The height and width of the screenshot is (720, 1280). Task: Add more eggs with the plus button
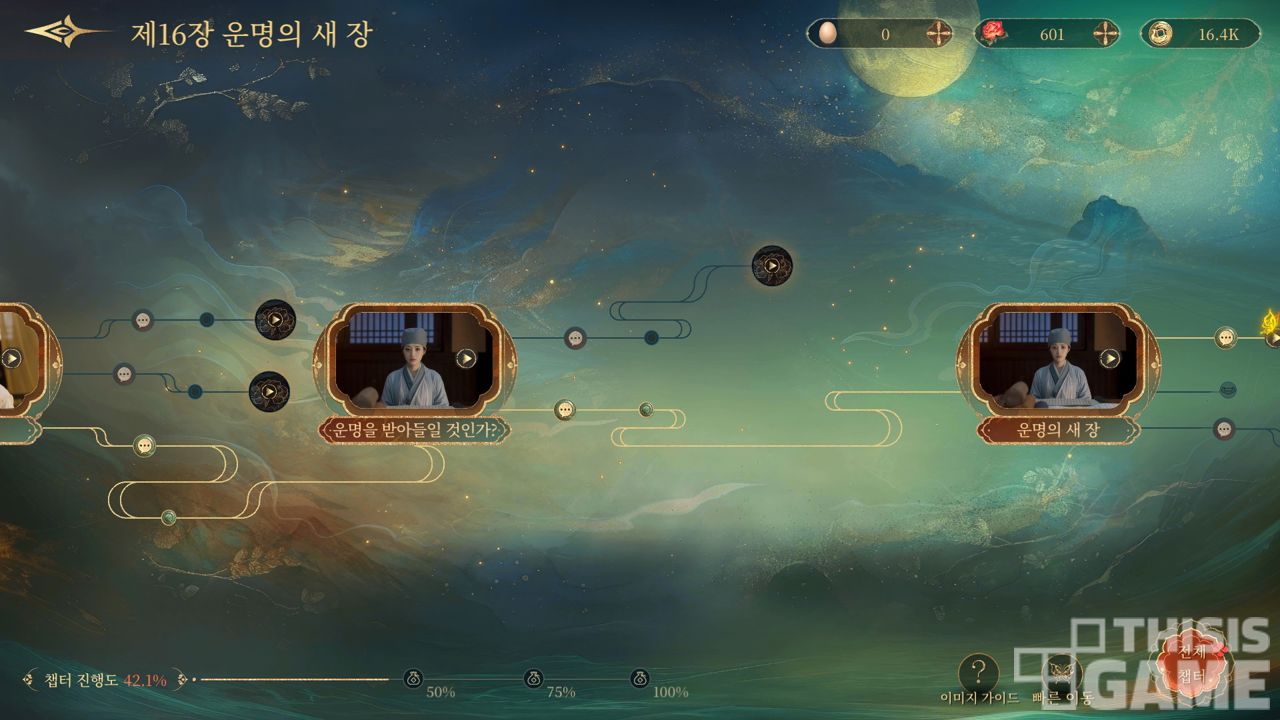click(x=938, y=34)
